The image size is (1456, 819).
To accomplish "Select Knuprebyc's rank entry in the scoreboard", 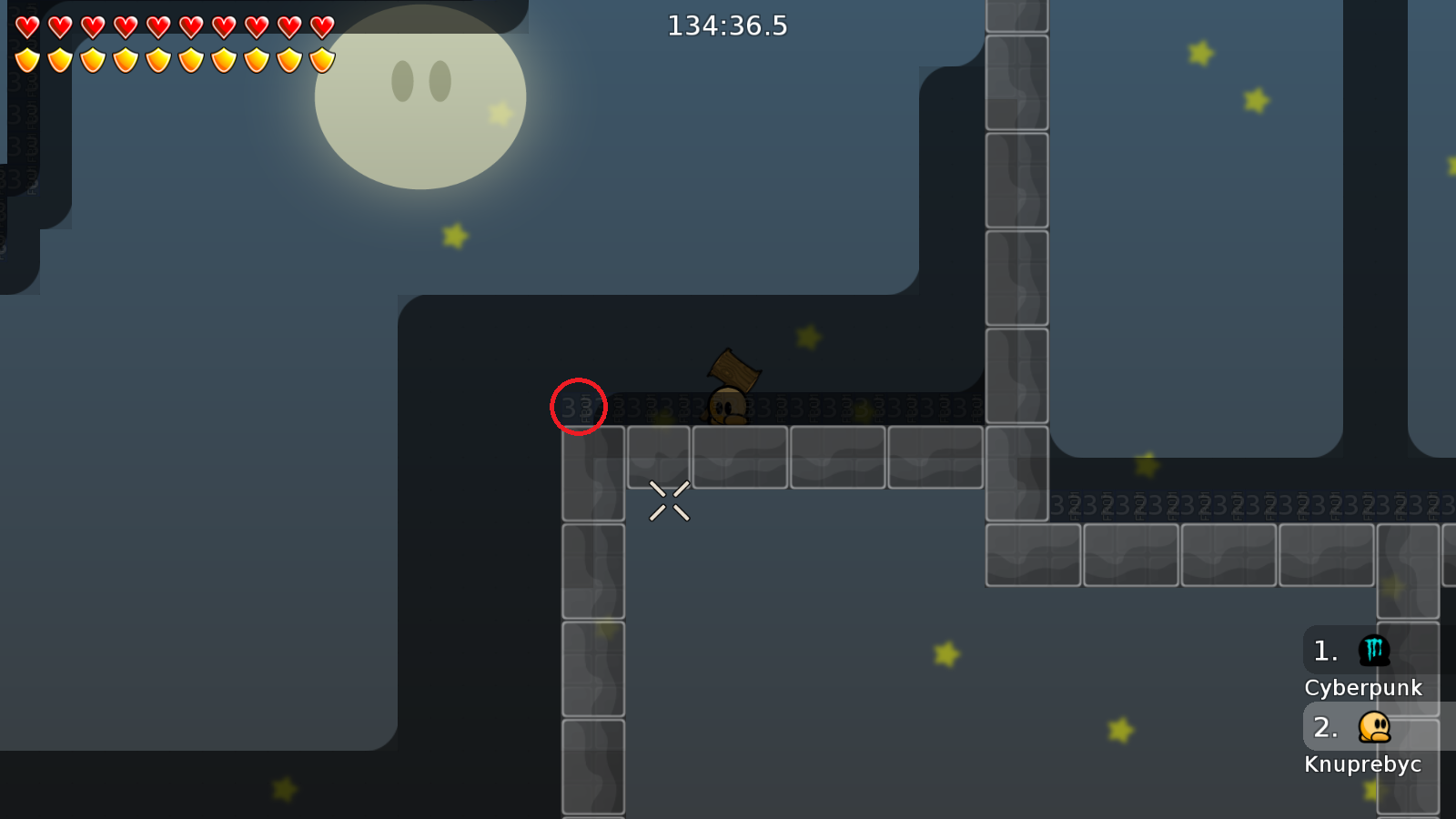I will [1362, 740].
